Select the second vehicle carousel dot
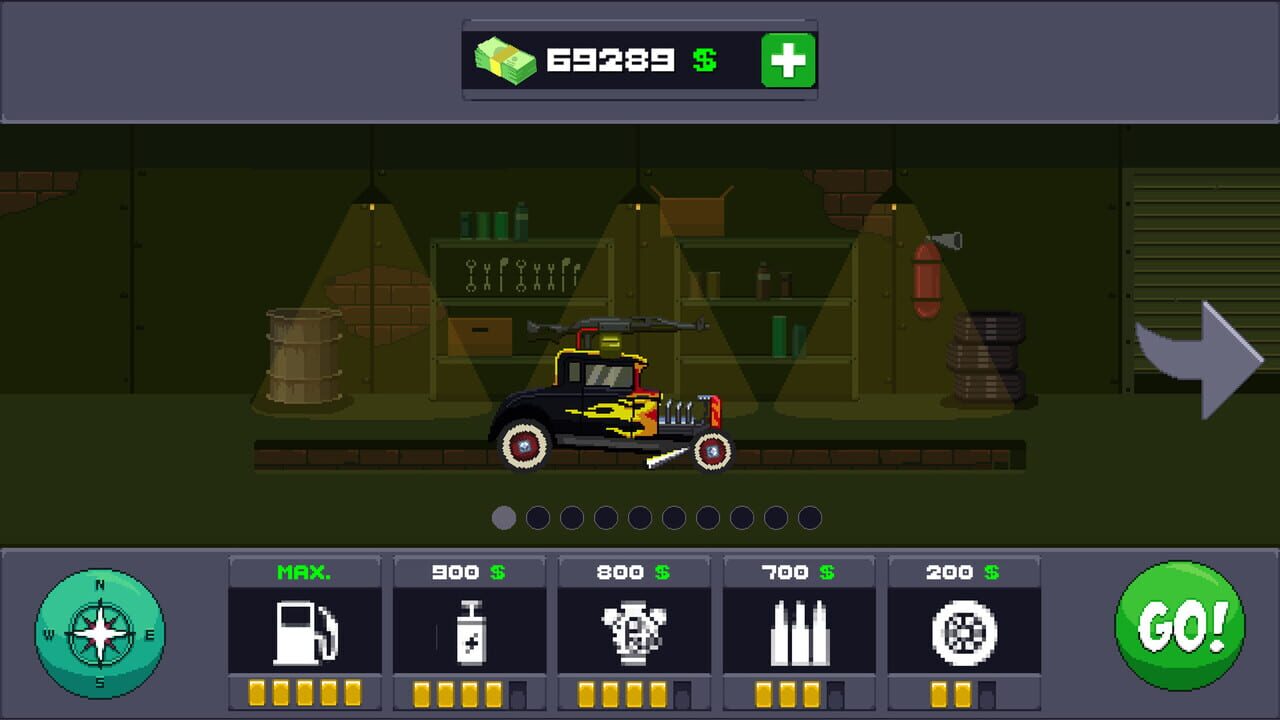 pos(537,518)
